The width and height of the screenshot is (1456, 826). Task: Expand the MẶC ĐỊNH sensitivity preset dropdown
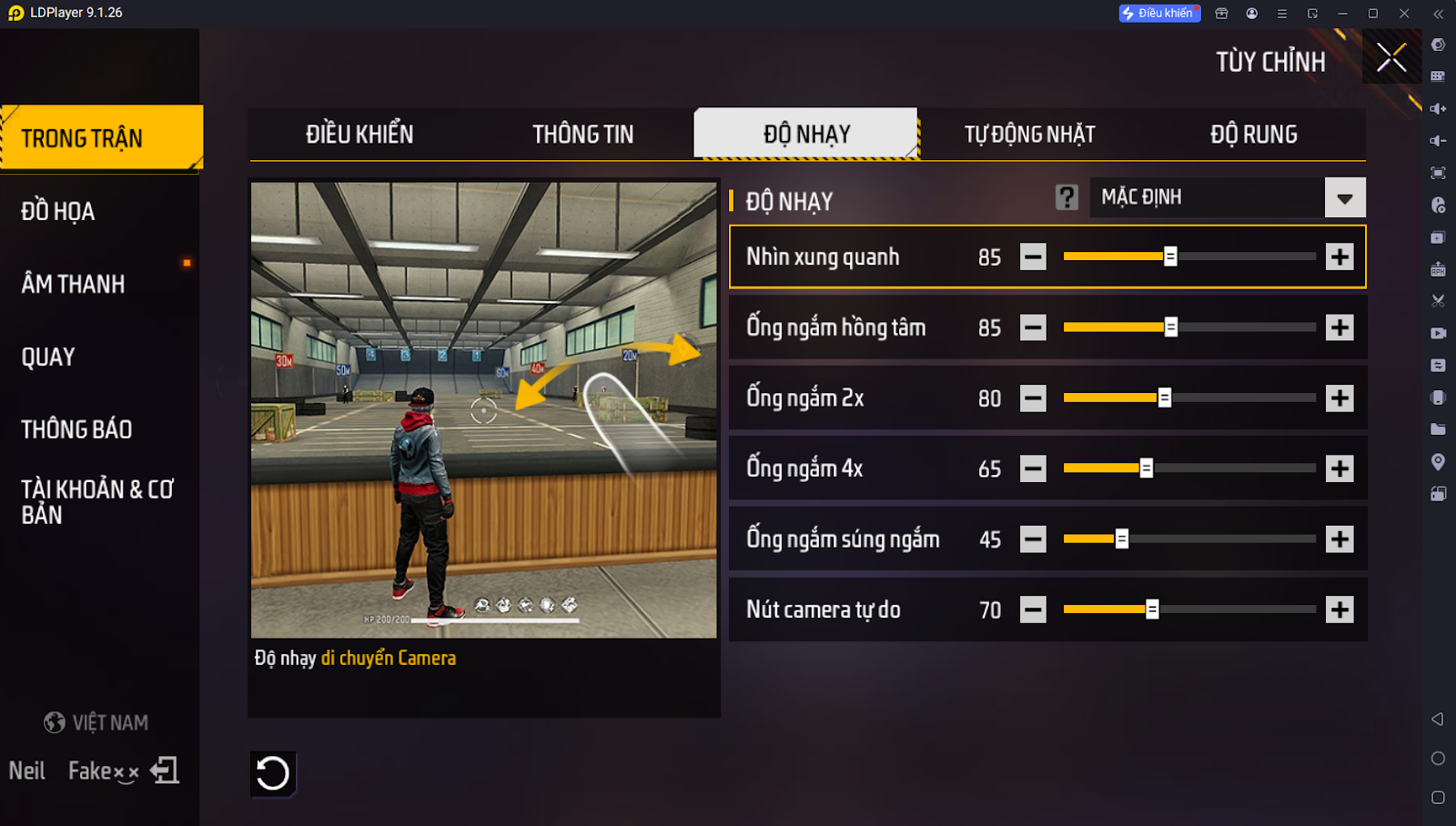tap(1344, 197)
